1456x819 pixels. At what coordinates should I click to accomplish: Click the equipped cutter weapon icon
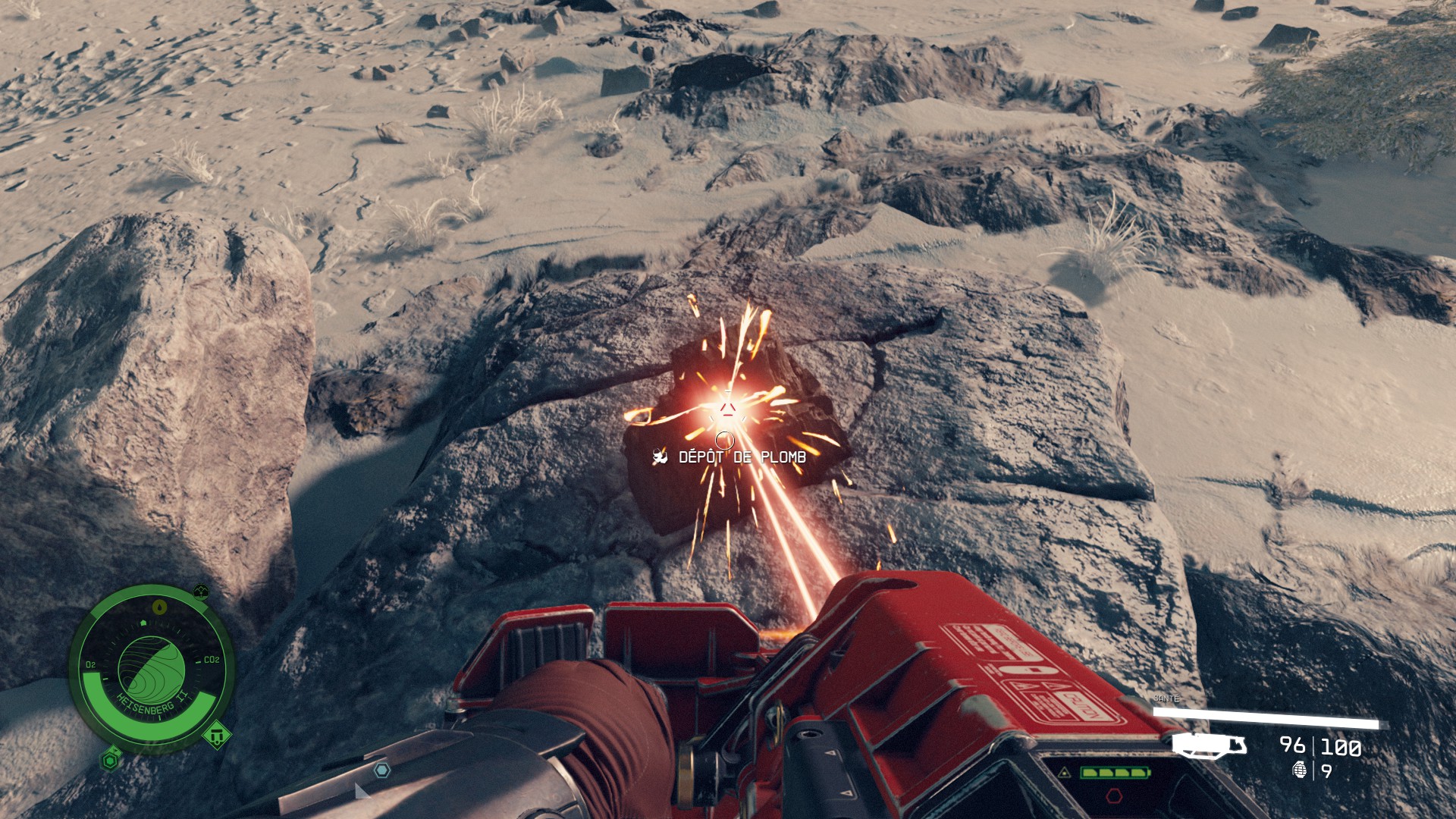(x=1210, y=745)
